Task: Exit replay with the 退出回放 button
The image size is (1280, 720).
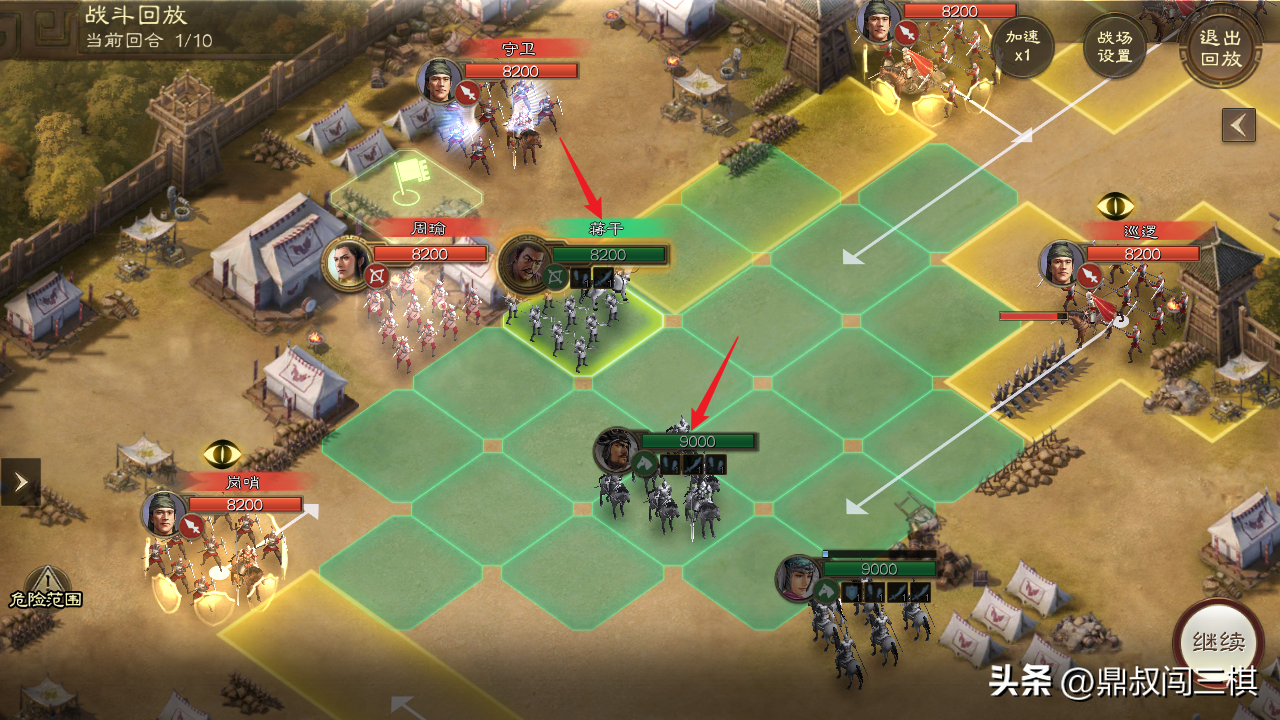Action: pyautogui.click(x=1219, y=47)
